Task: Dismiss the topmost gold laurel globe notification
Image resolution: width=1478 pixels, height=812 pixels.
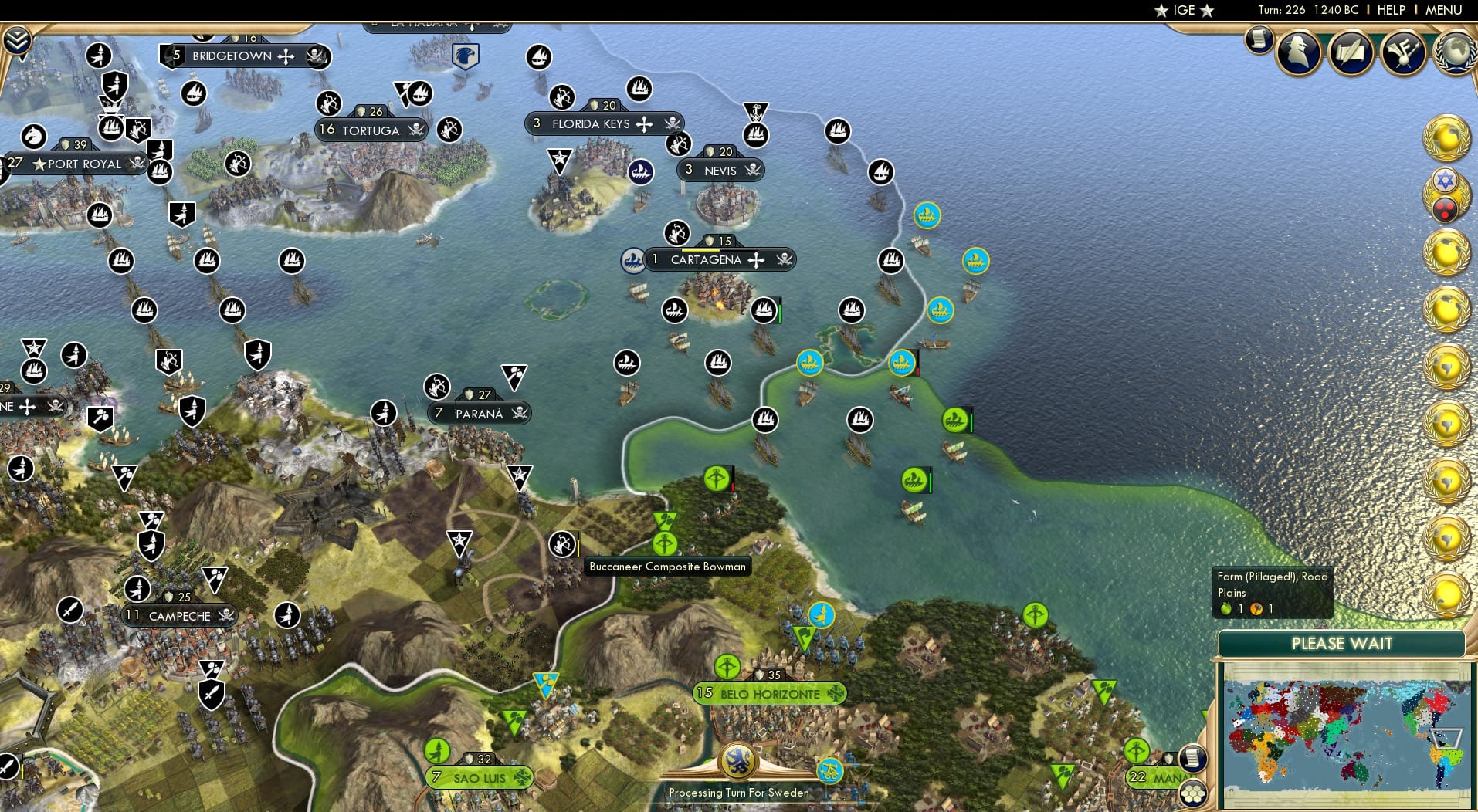Action: (x=1446, y=140)
